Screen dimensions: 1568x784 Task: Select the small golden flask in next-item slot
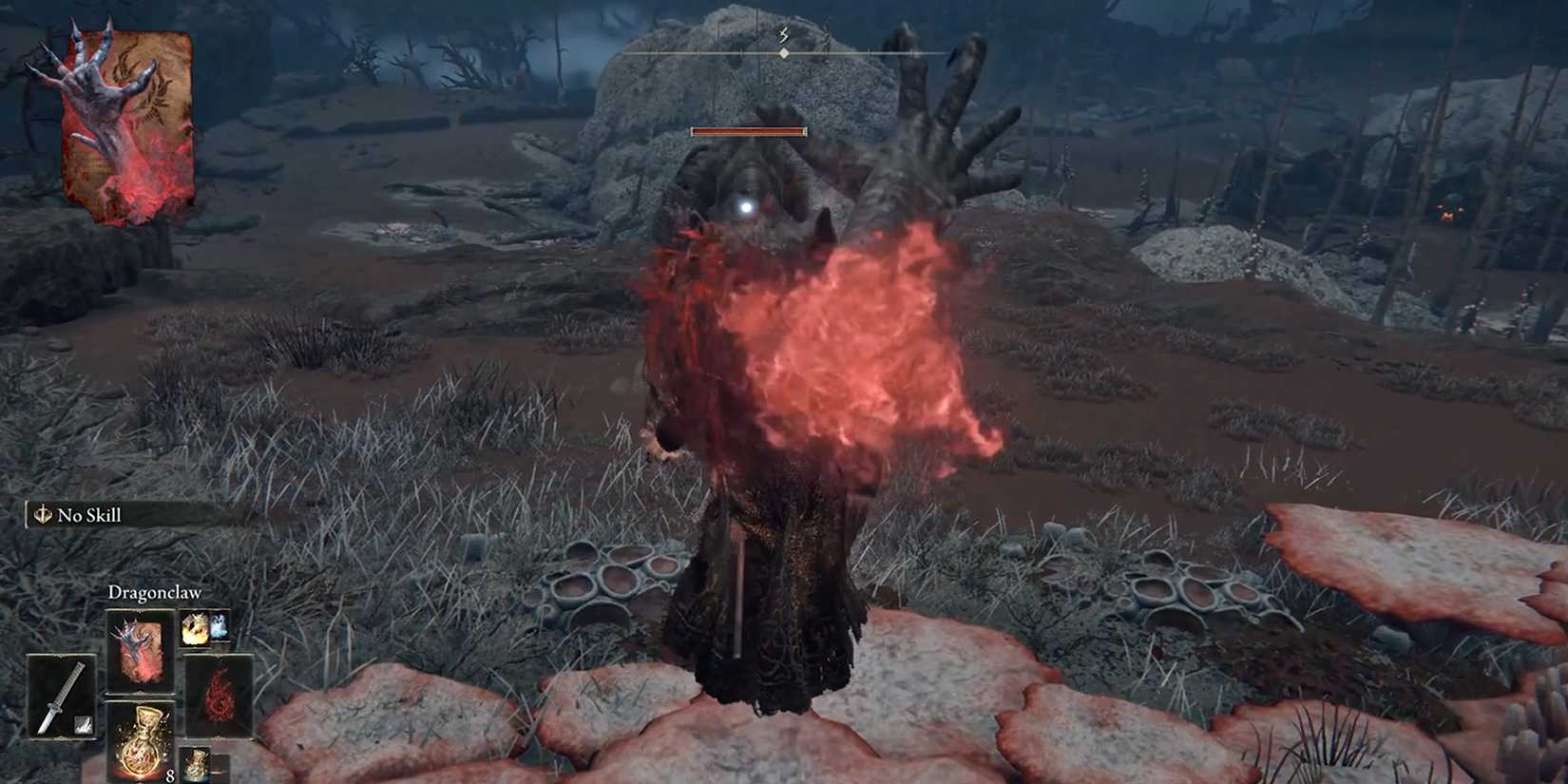point(197,767)
